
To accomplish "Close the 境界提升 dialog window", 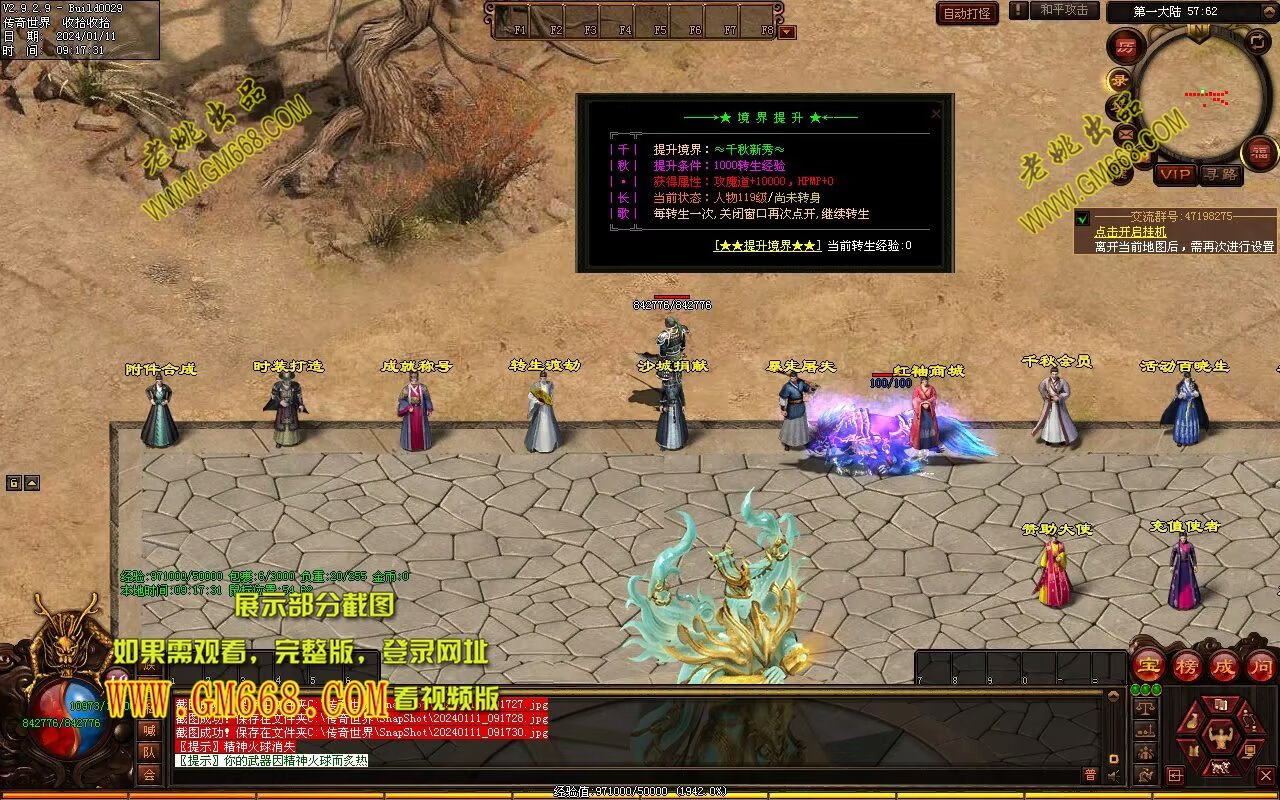I will pos(935,114).
